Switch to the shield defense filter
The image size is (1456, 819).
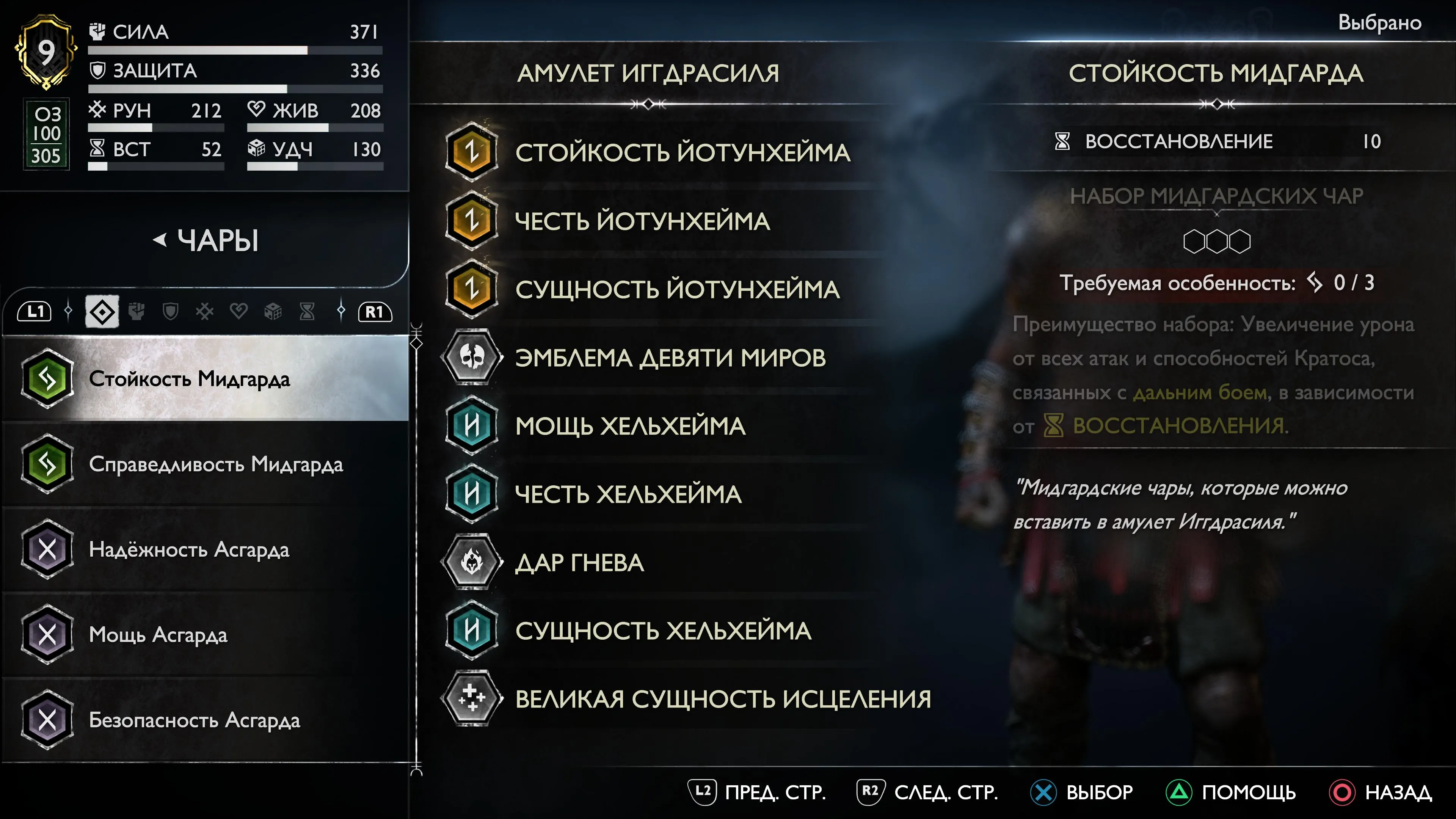[170, 311]
